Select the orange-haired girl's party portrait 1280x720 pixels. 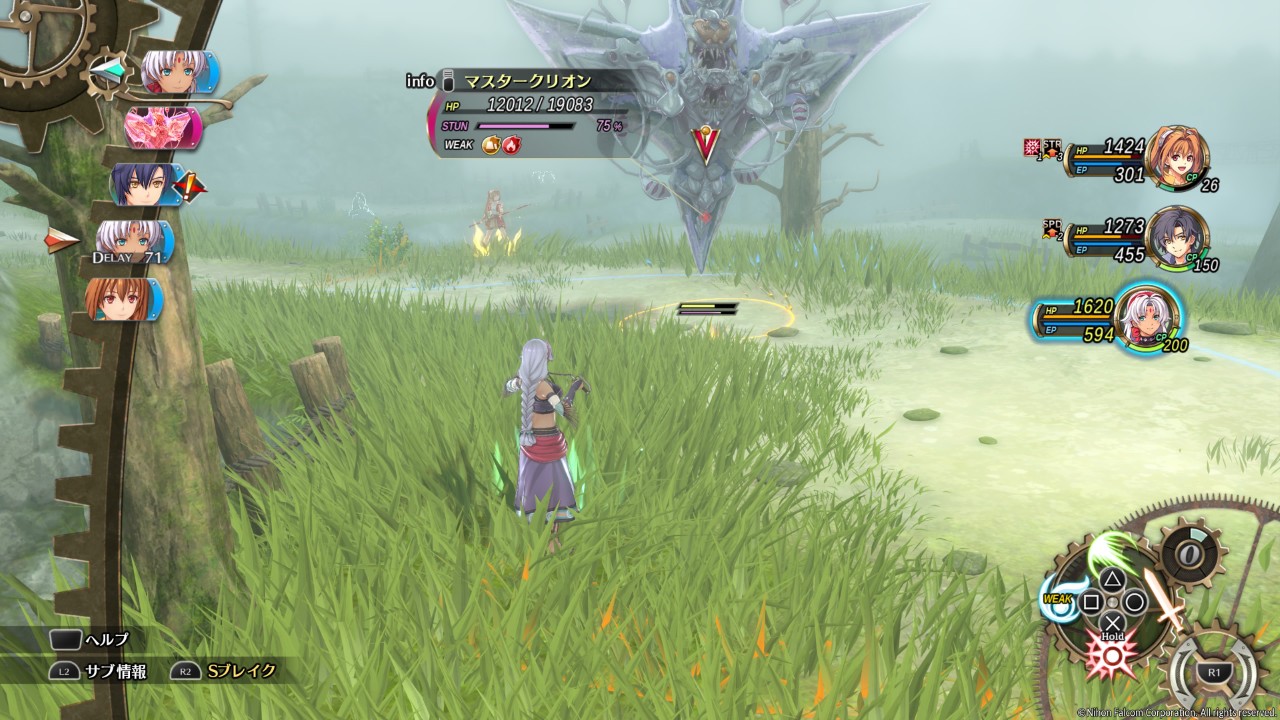pyautogui.click(x=1177, y=157)
